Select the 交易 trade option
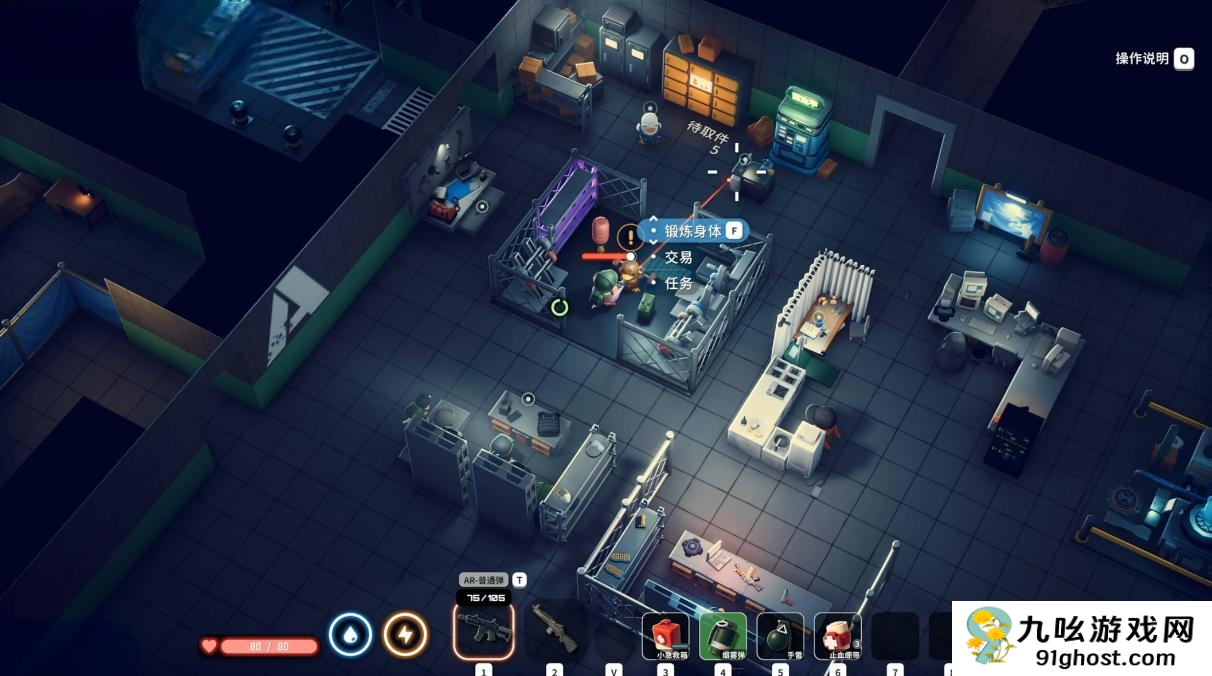This screenshot has width=1212, height=676. point(679,257)
